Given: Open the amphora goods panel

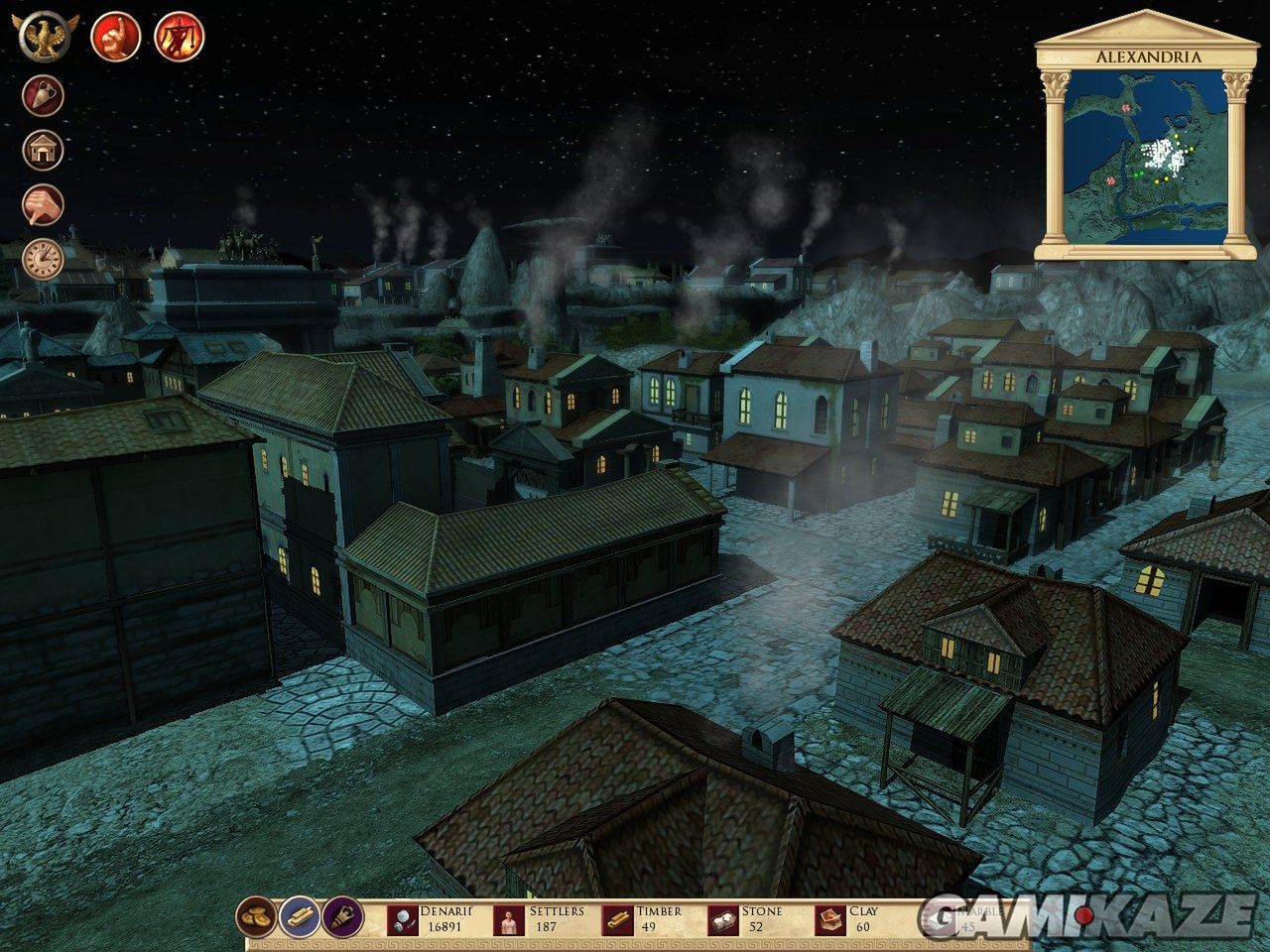Looking at the screenshot, I should pyautogui.click(x=44, y=96).
